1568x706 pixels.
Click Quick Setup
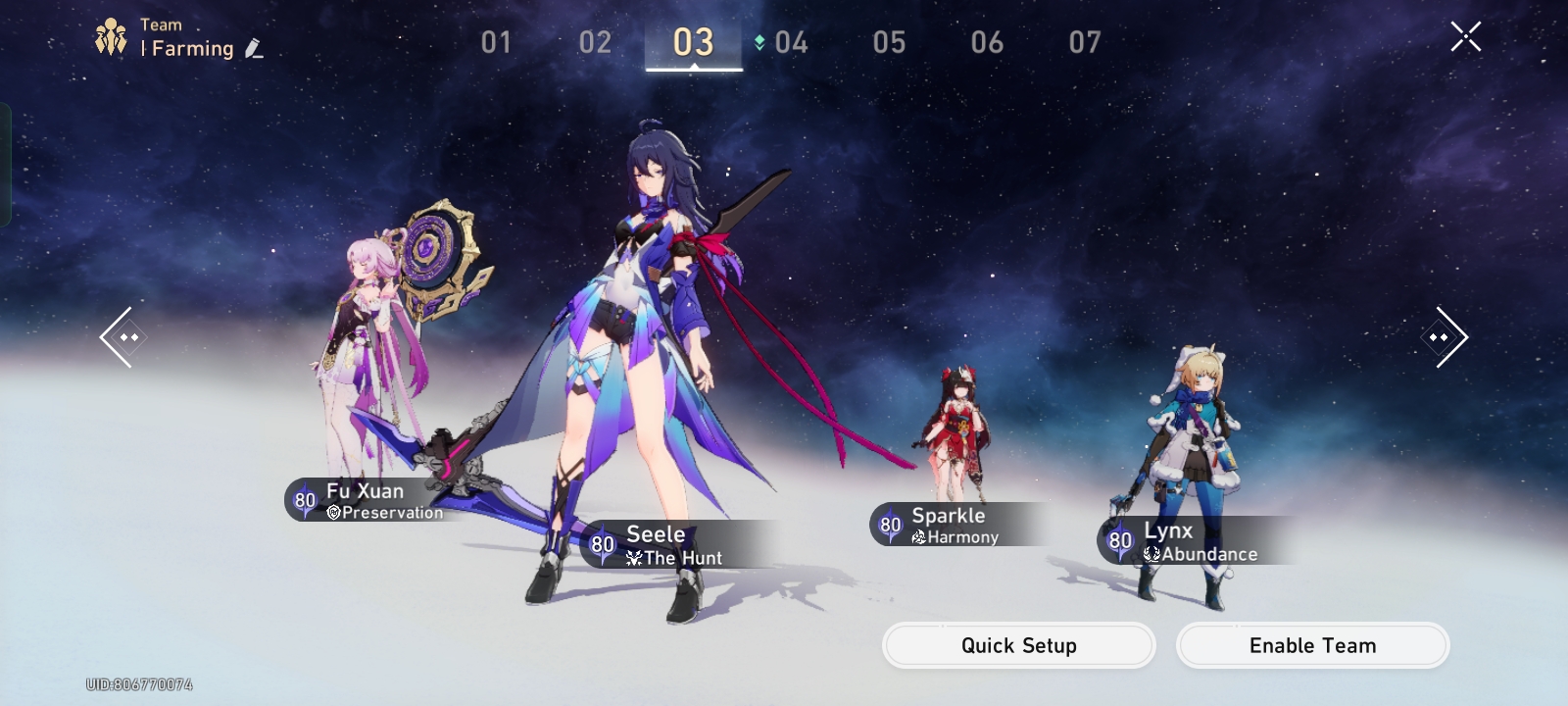click(x=1017, y=645)
